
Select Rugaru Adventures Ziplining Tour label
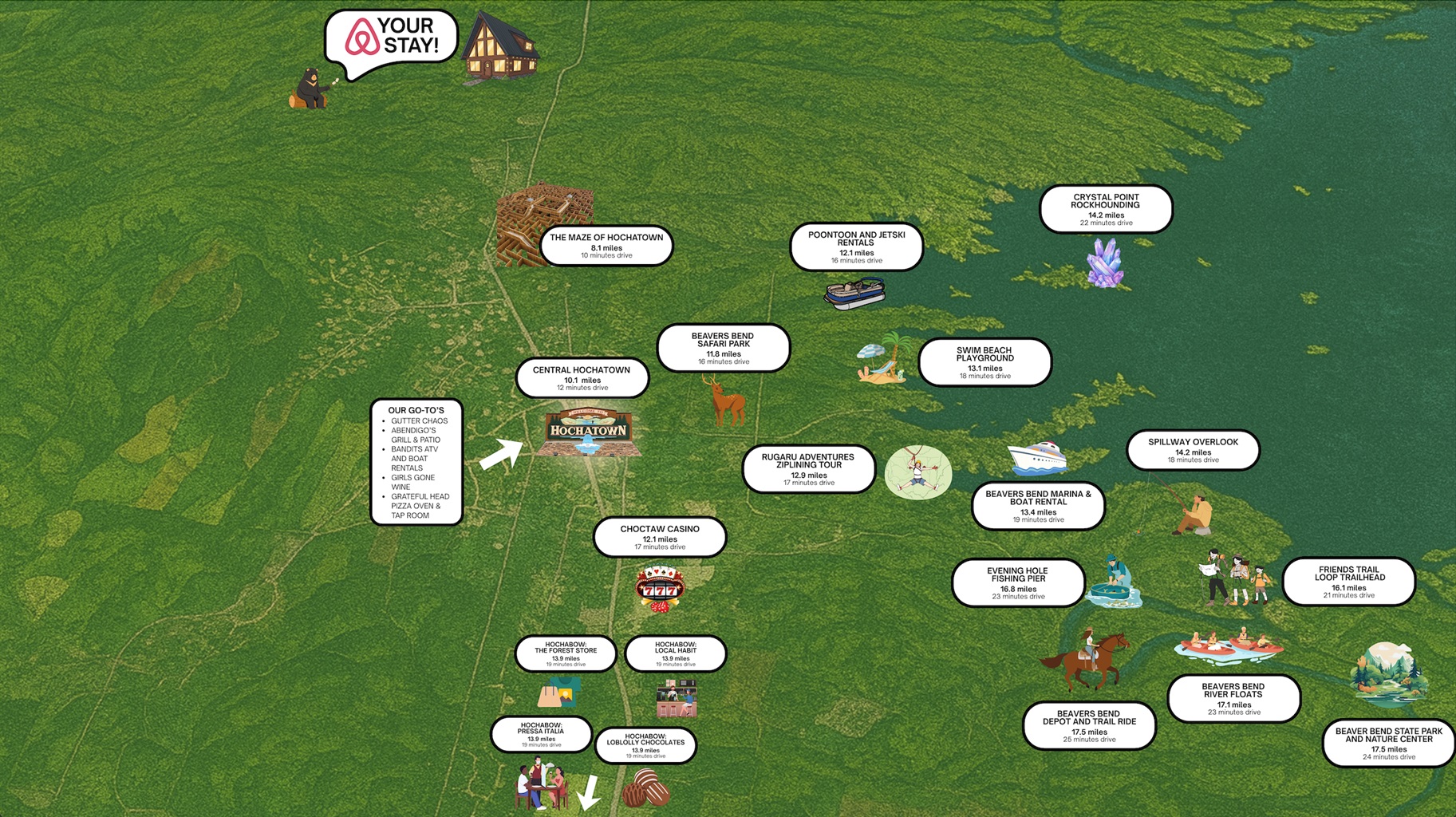pos(808,469)
